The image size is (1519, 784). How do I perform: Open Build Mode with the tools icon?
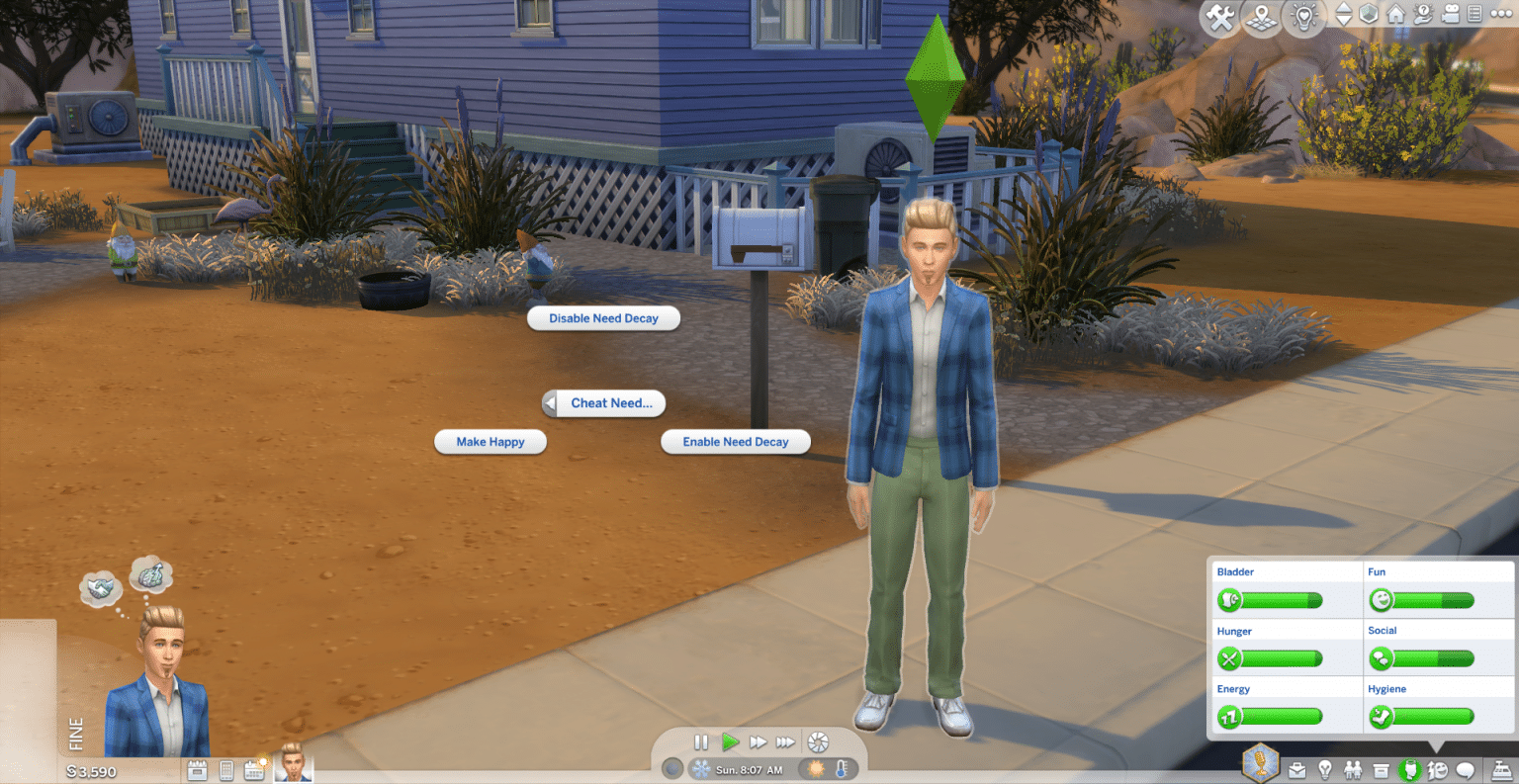pyautogui.click(x=1218, y=17)
